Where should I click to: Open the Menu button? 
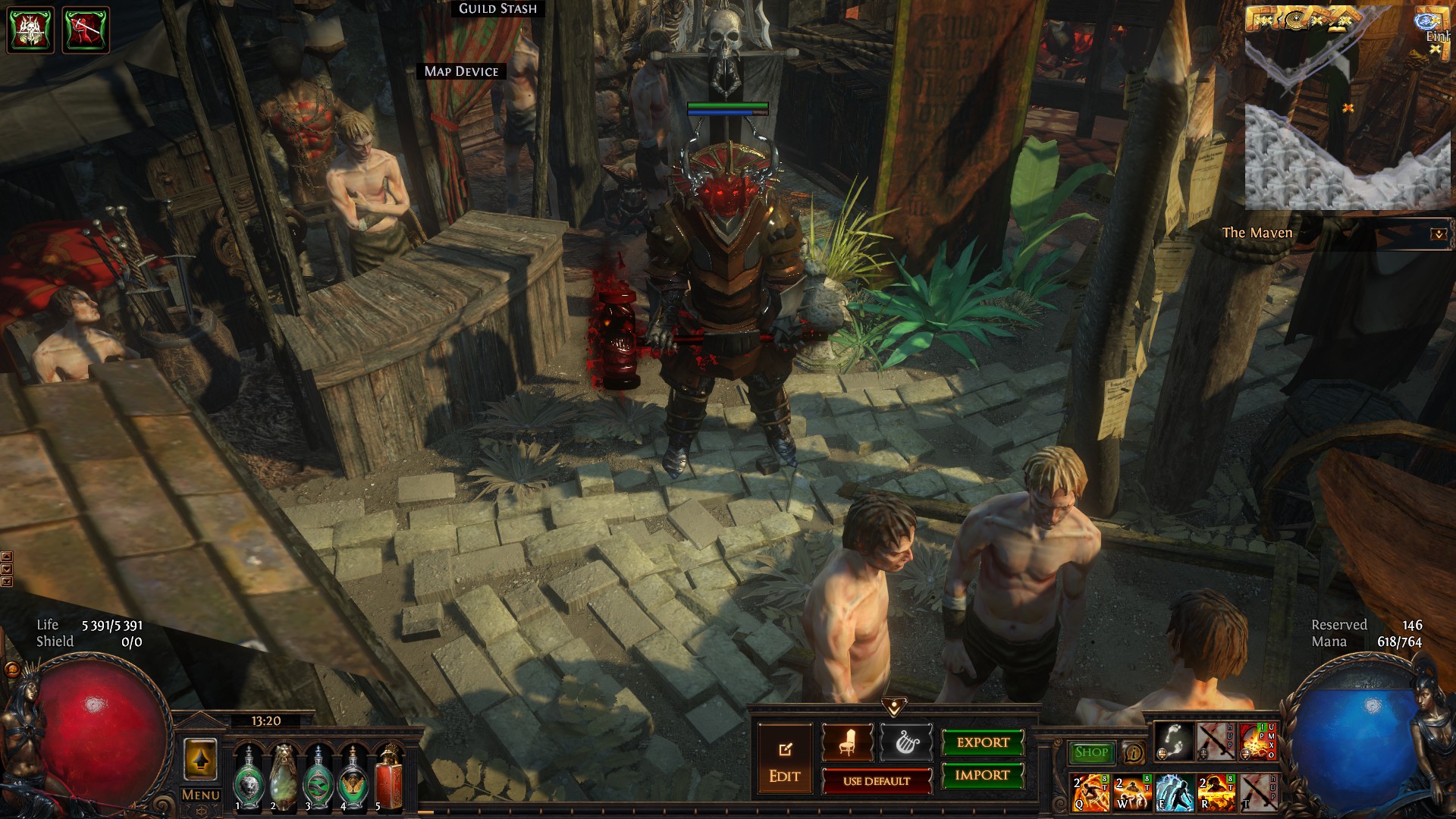pos(201,795)
